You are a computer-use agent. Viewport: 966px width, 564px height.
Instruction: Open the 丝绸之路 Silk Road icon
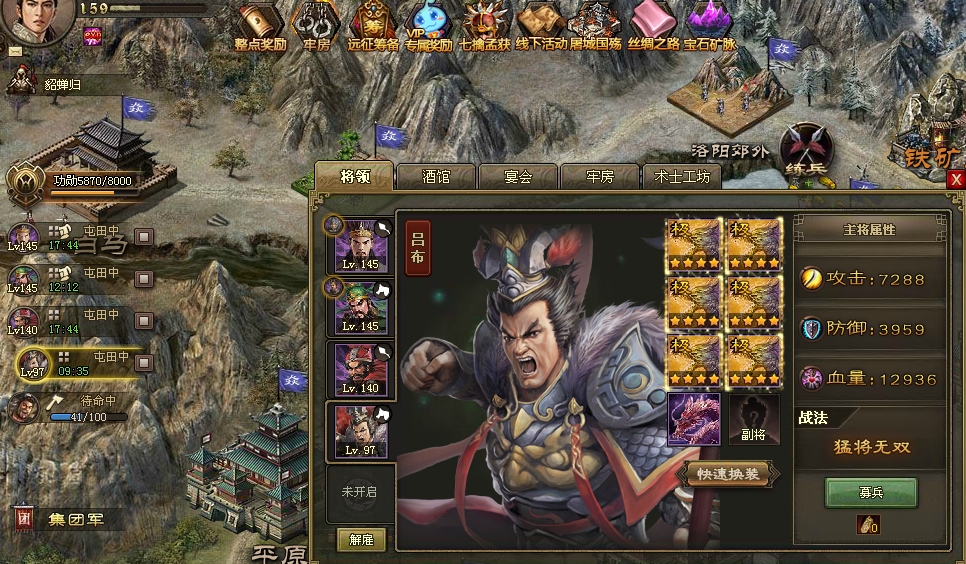point(653,26)
